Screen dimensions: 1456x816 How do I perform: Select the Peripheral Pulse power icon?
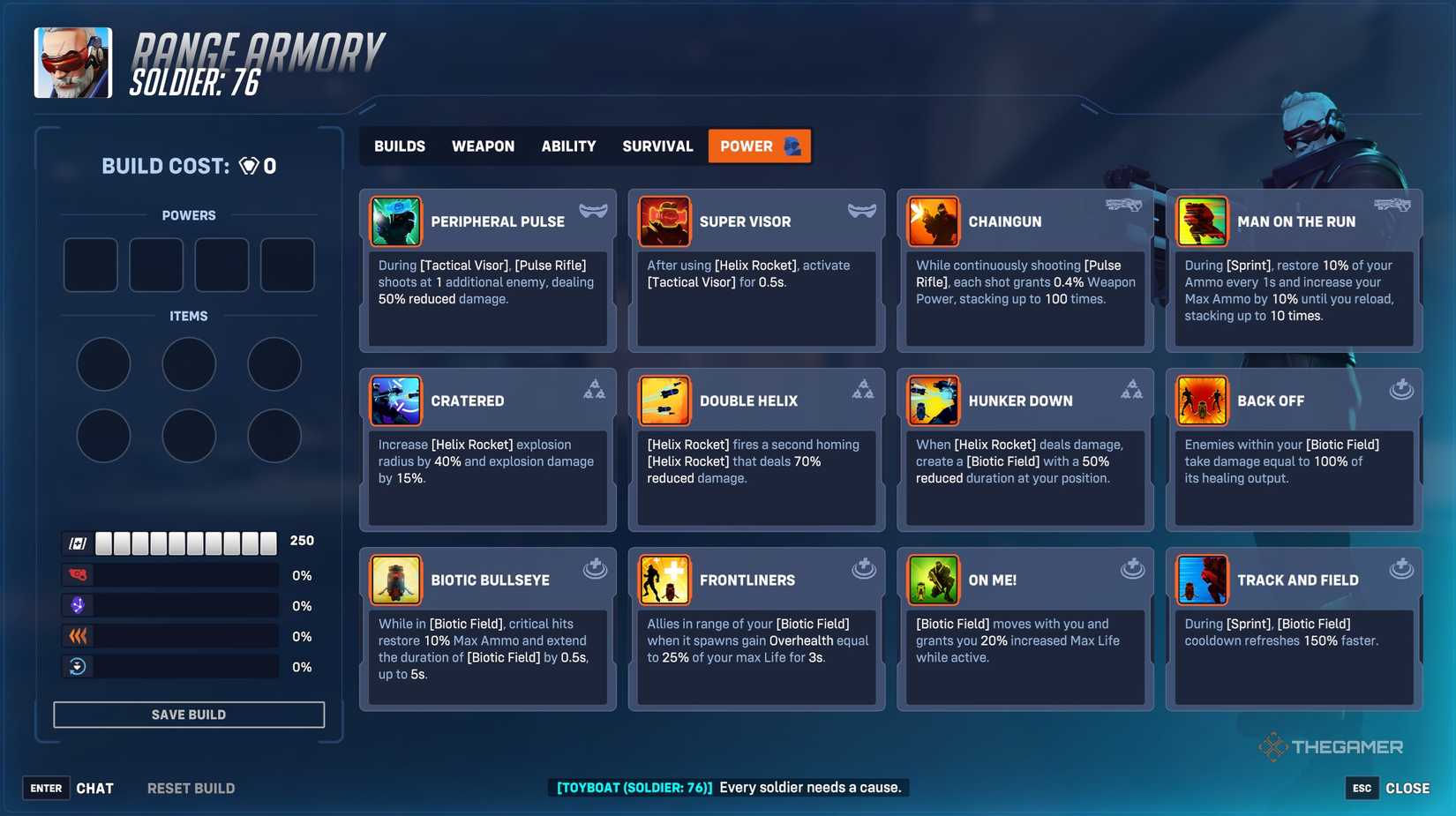395,221
